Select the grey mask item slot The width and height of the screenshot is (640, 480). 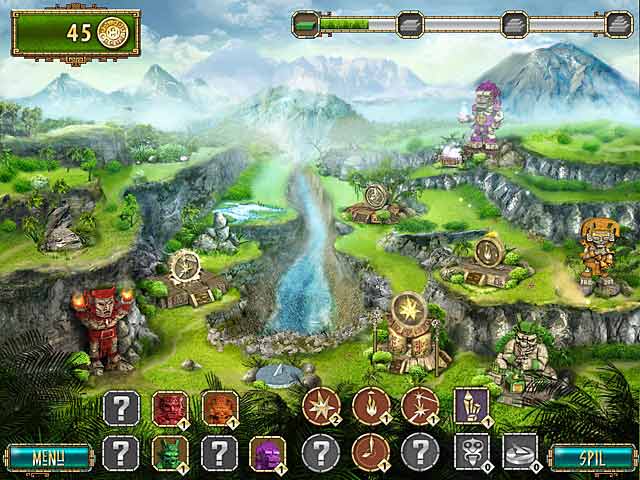470,452
